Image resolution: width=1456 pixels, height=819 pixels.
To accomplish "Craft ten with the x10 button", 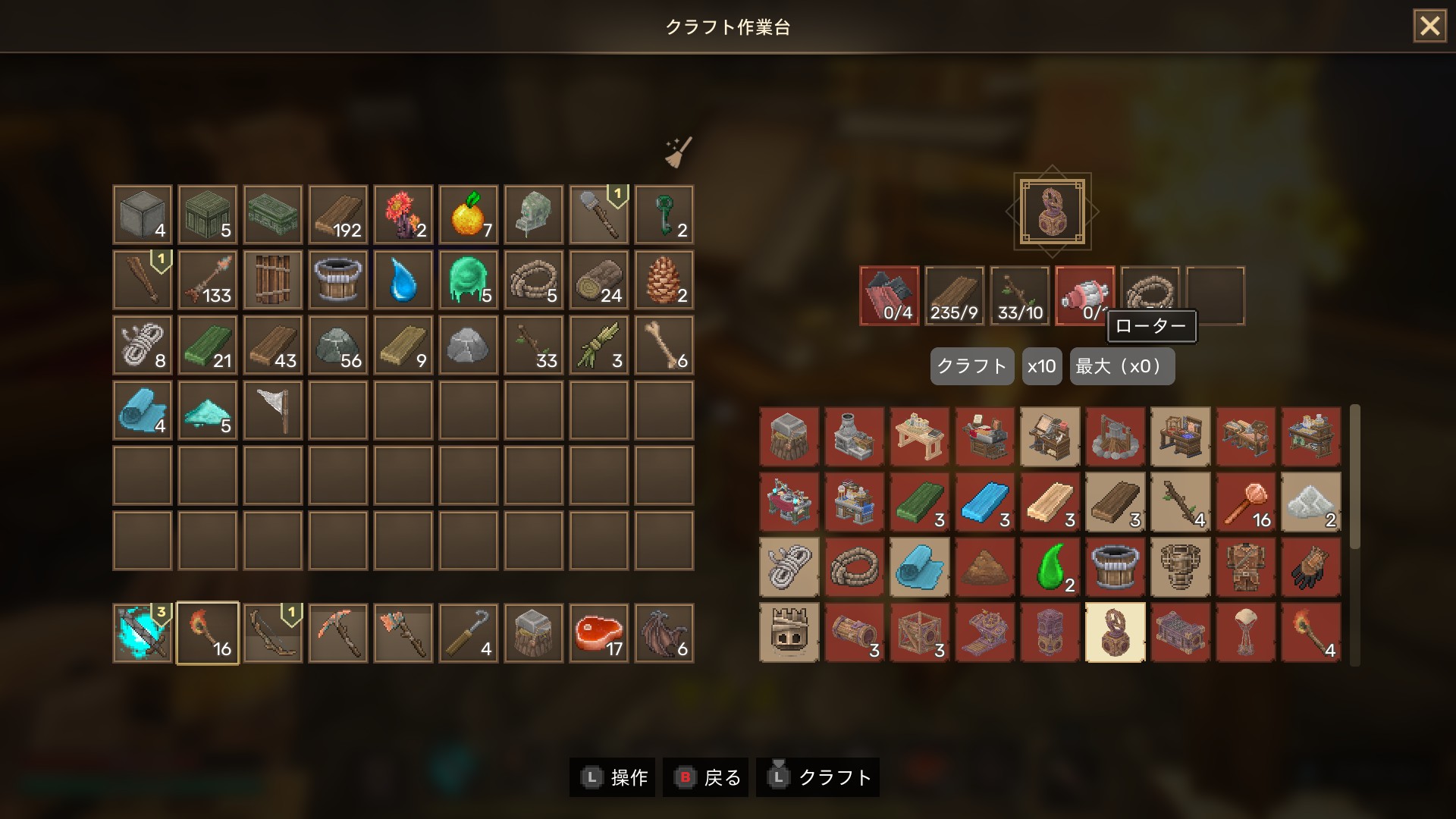I will [1041, 366].
